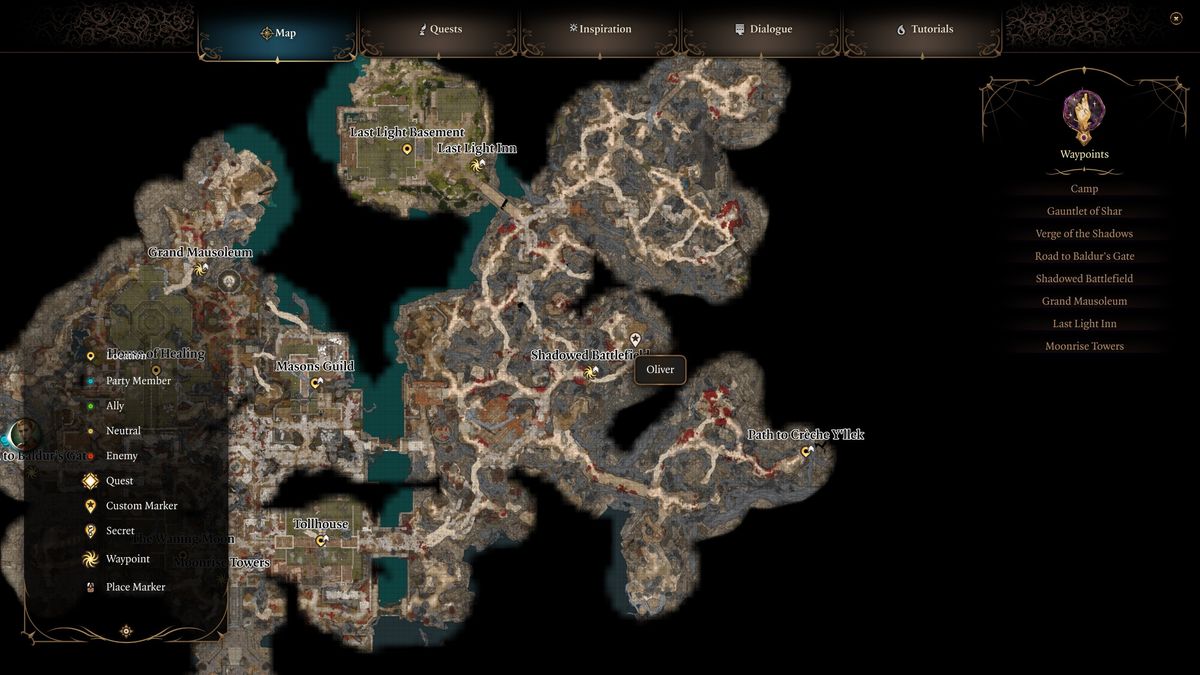Click the Path to Crèche Y'llek marker

807,452
